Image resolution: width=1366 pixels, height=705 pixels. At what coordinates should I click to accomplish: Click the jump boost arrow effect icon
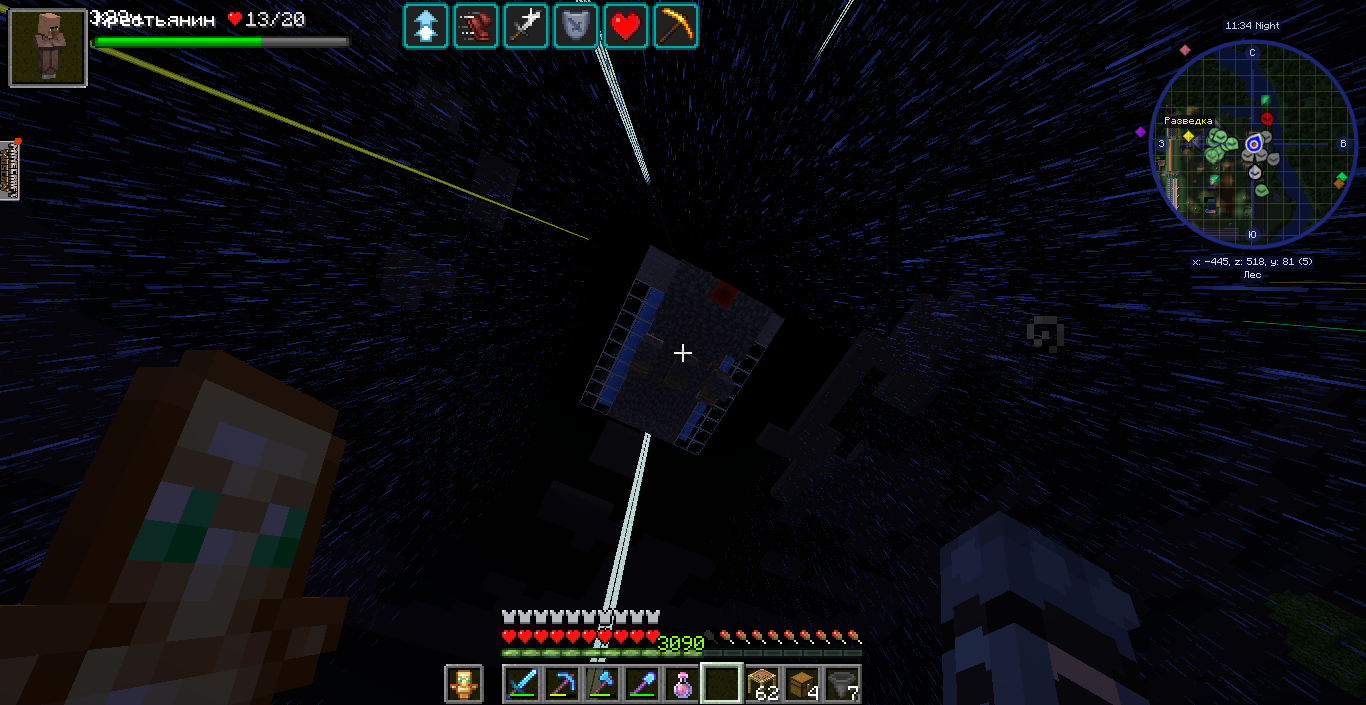[426, 26]
